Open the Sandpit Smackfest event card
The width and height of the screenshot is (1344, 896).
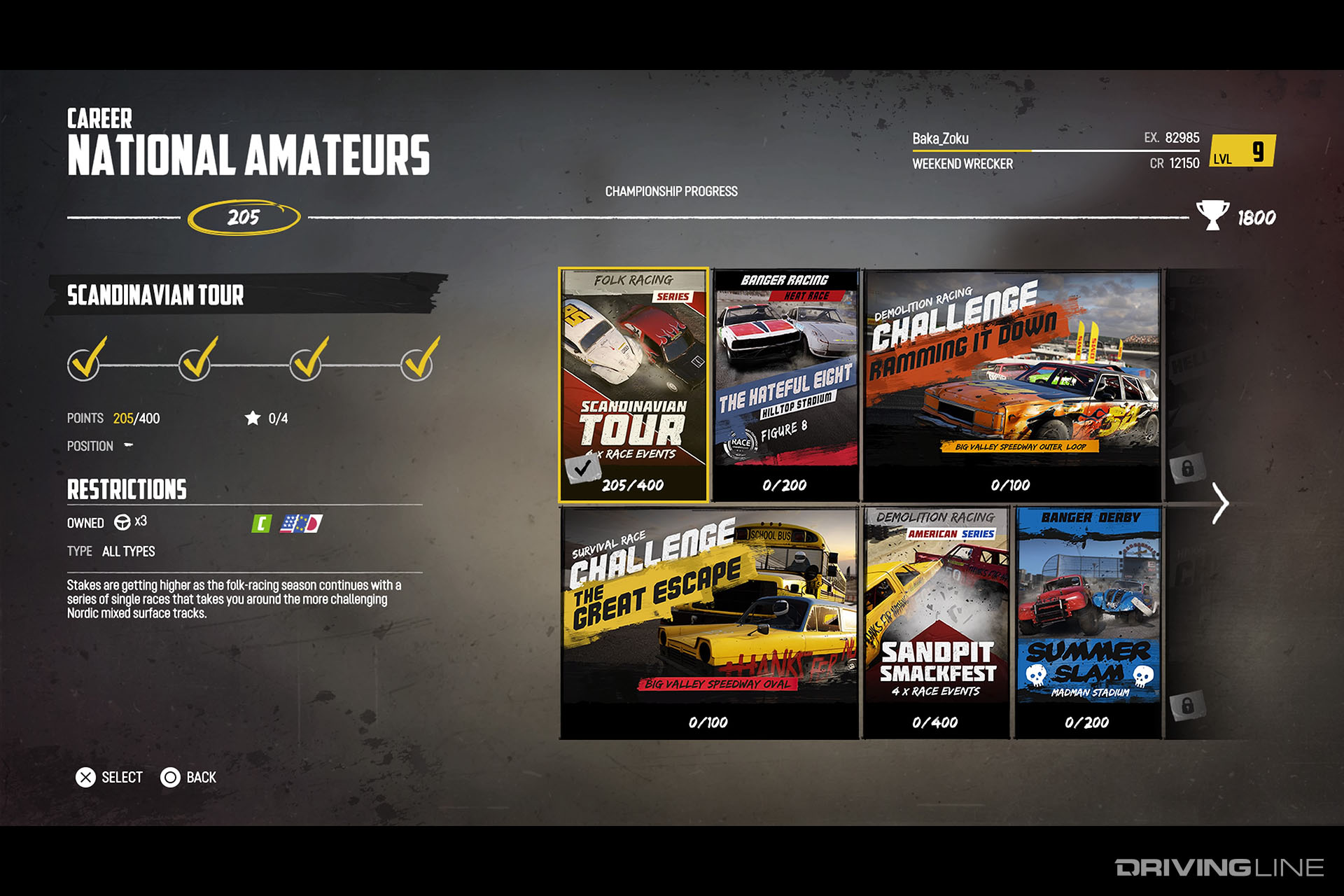tap(938, 623)
